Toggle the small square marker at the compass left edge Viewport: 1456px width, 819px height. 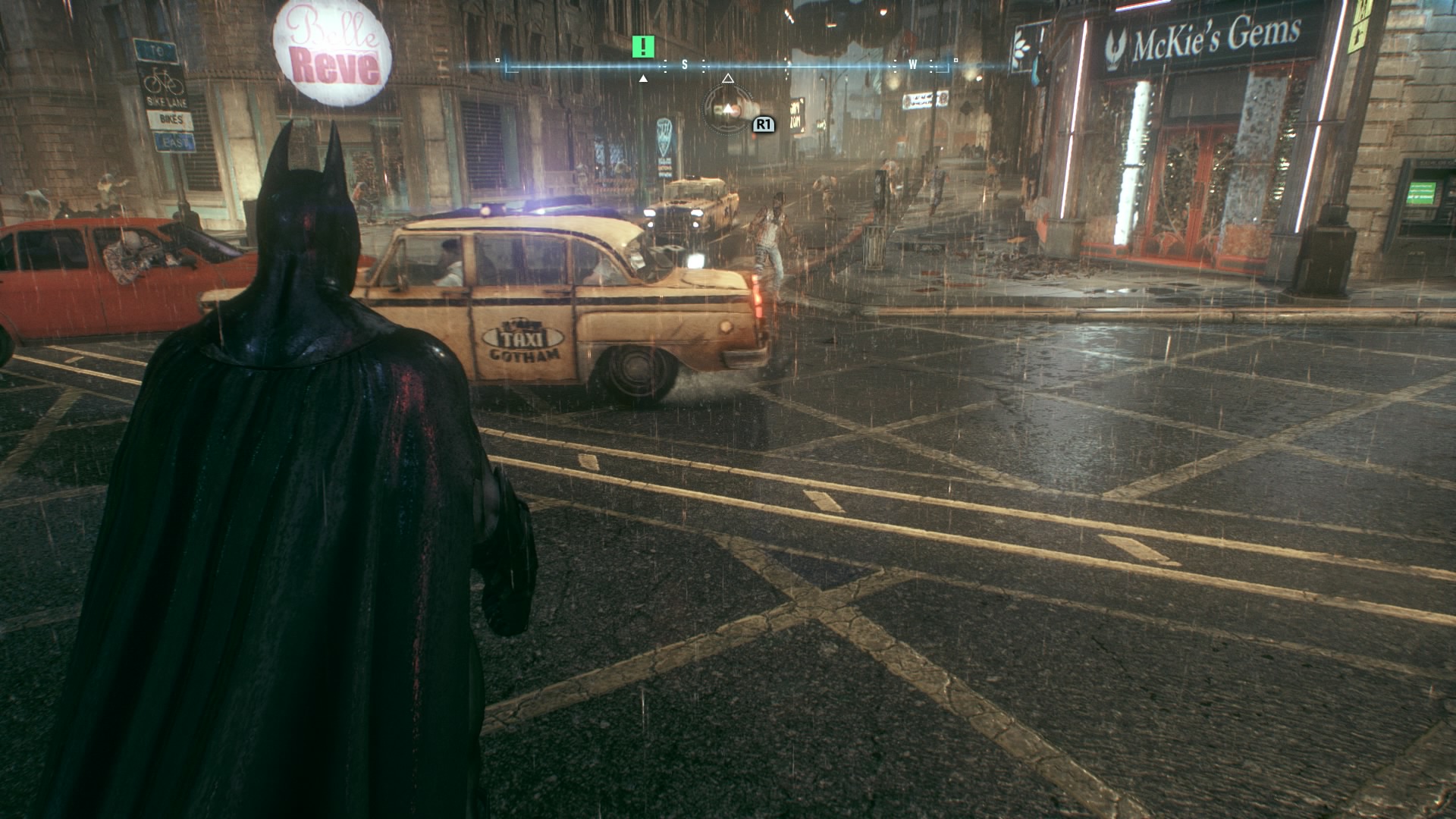tap(497, 61)
